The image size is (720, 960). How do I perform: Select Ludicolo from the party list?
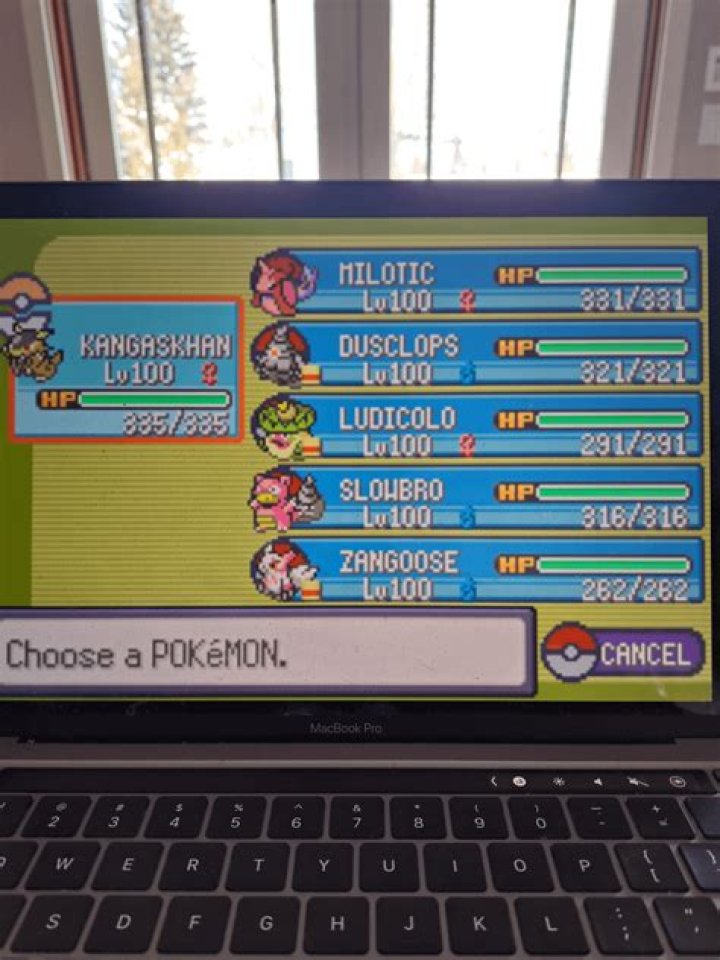[x=480, y=428]
